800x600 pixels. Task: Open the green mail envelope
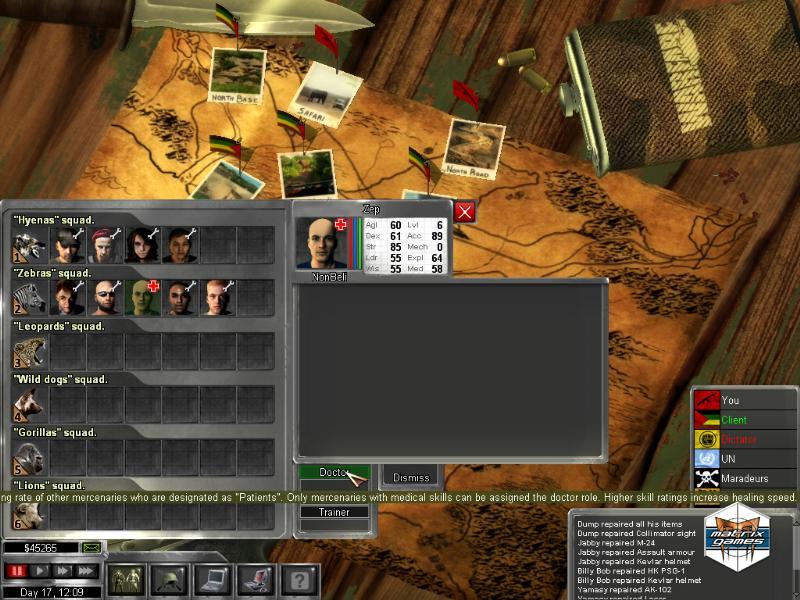click(x=91, y=548)
